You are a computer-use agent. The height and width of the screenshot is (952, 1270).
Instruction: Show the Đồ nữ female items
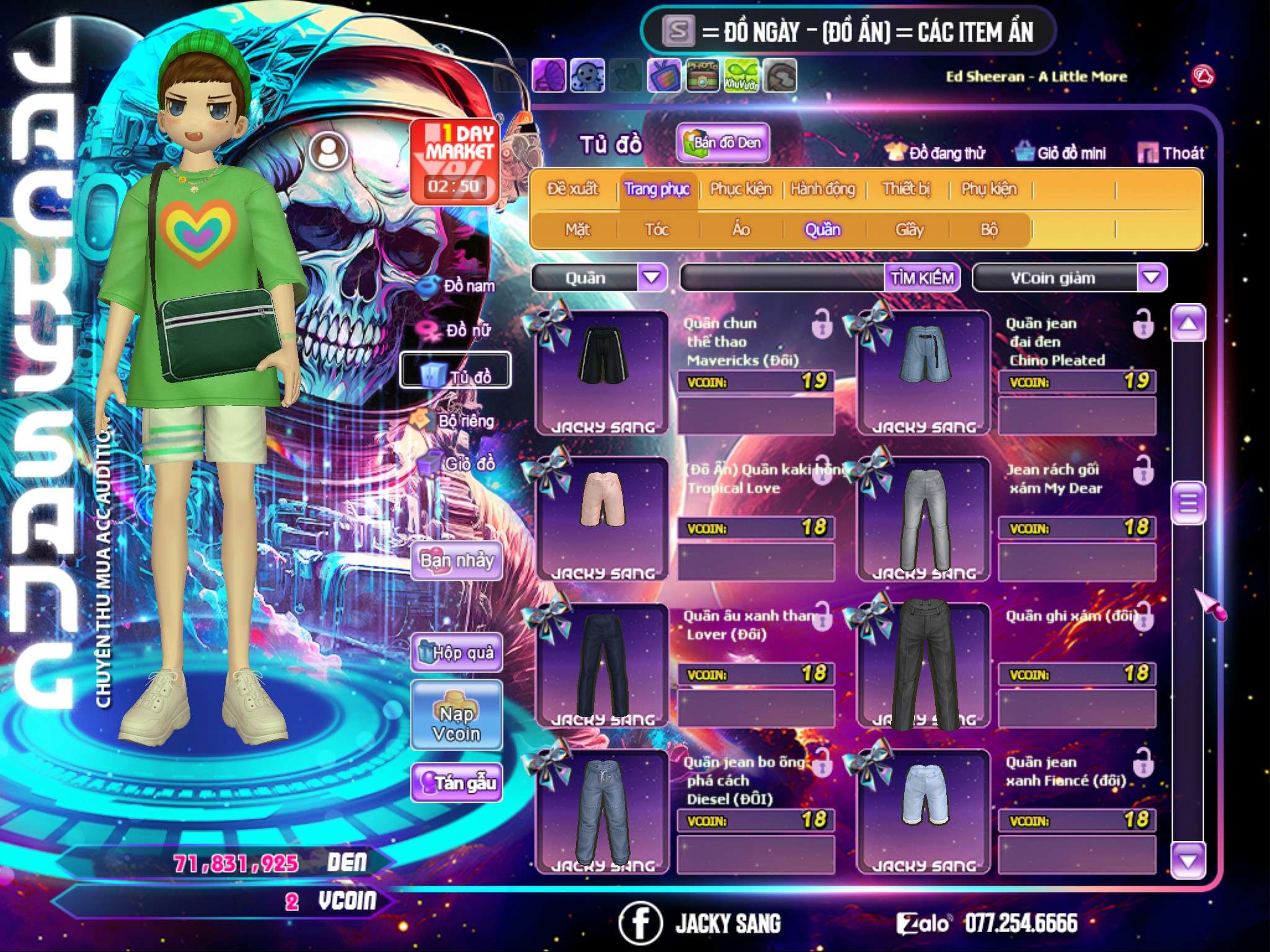[x=459, y=330]
